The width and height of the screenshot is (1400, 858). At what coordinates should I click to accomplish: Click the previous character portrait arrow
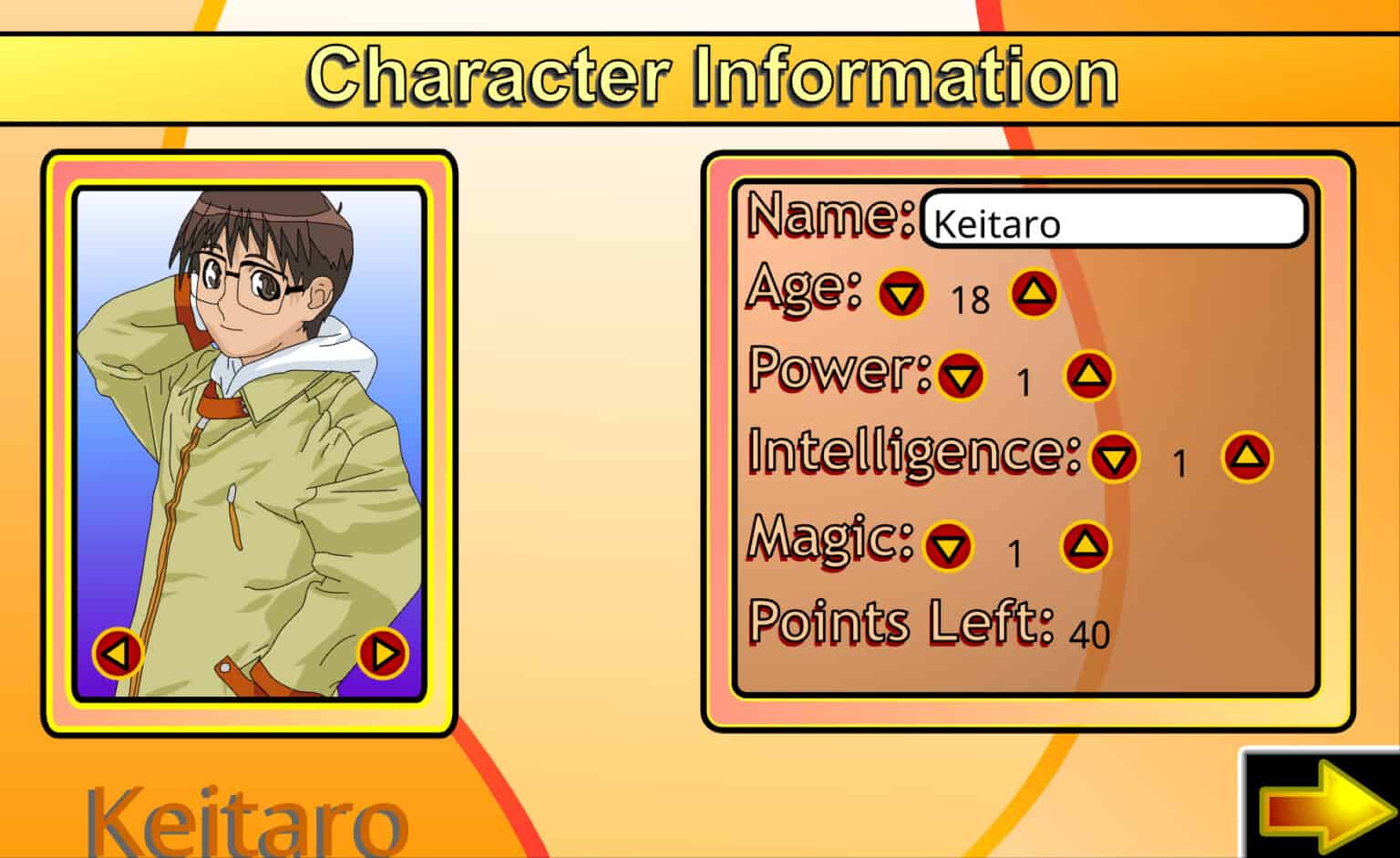click(117, 651)
